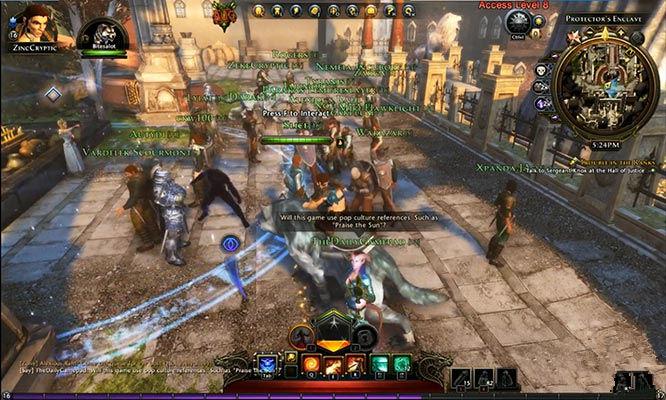Activate the large hexagonal daily power
This screenshot has height=400, width=666.
click(x=333, y=333)
